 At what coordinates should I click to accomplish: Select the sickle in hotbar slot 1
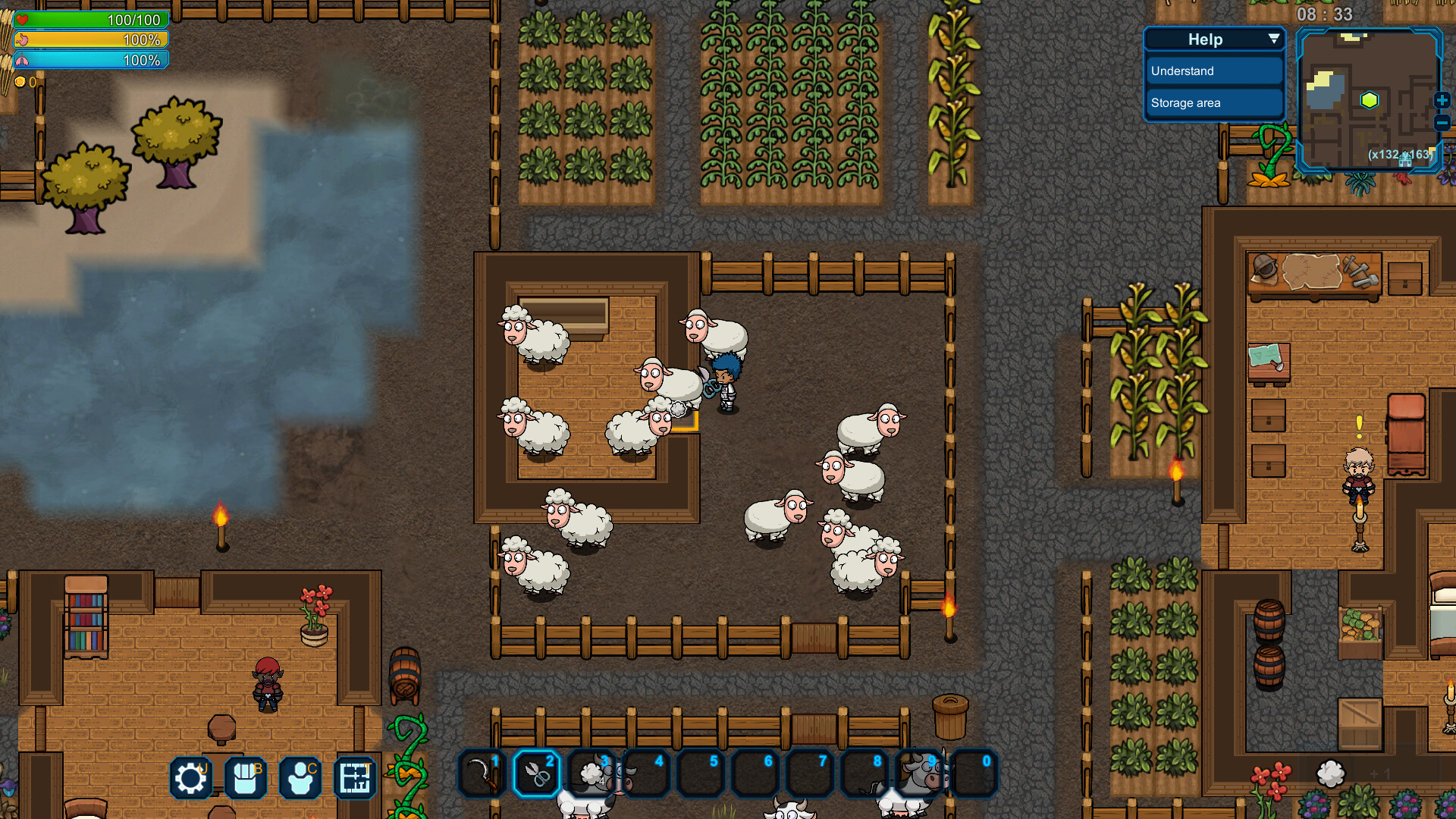tap(483, 773)
